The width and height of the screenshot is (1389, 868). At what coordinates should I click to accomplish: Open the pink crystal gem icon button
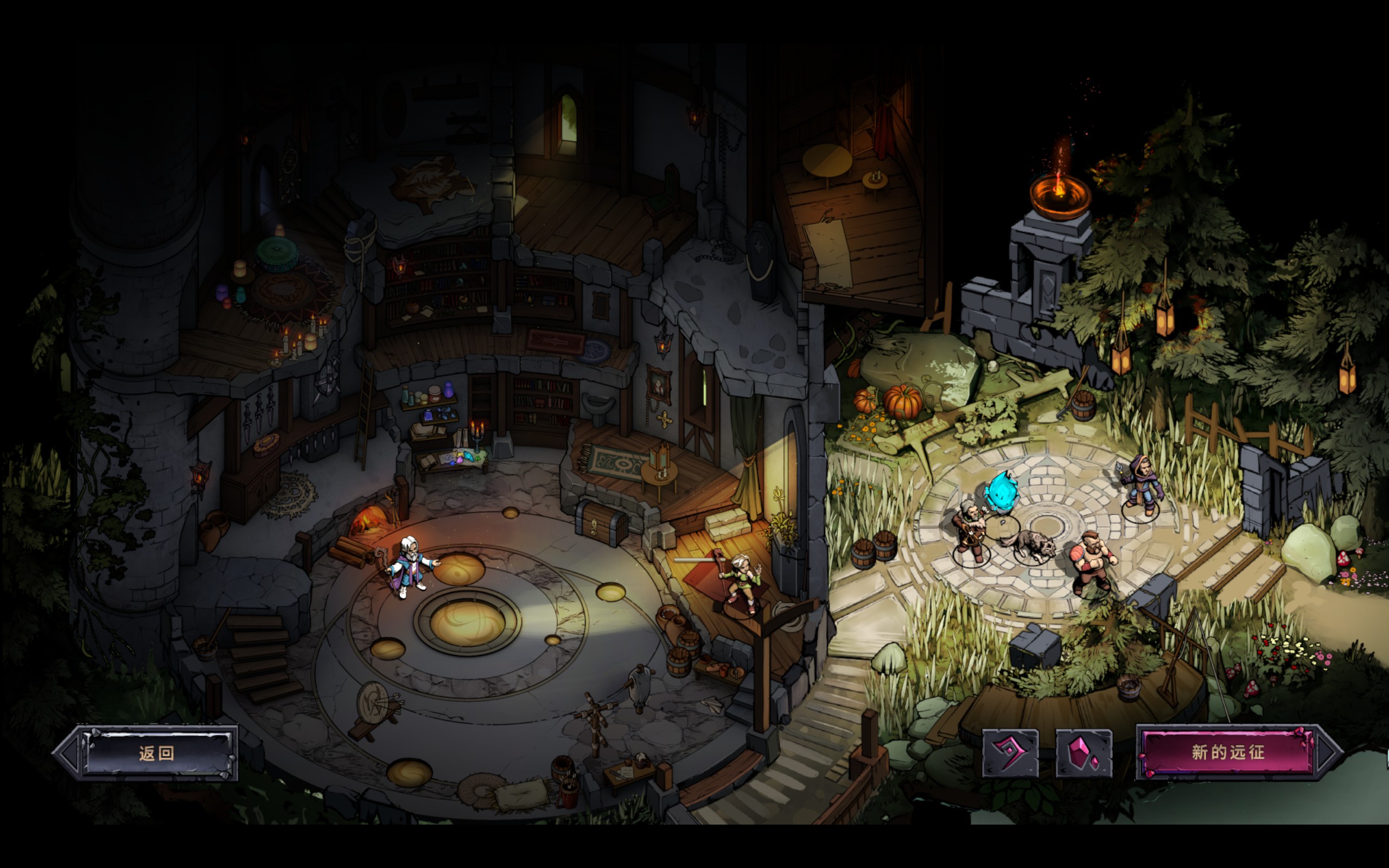tap(1083, 753)
